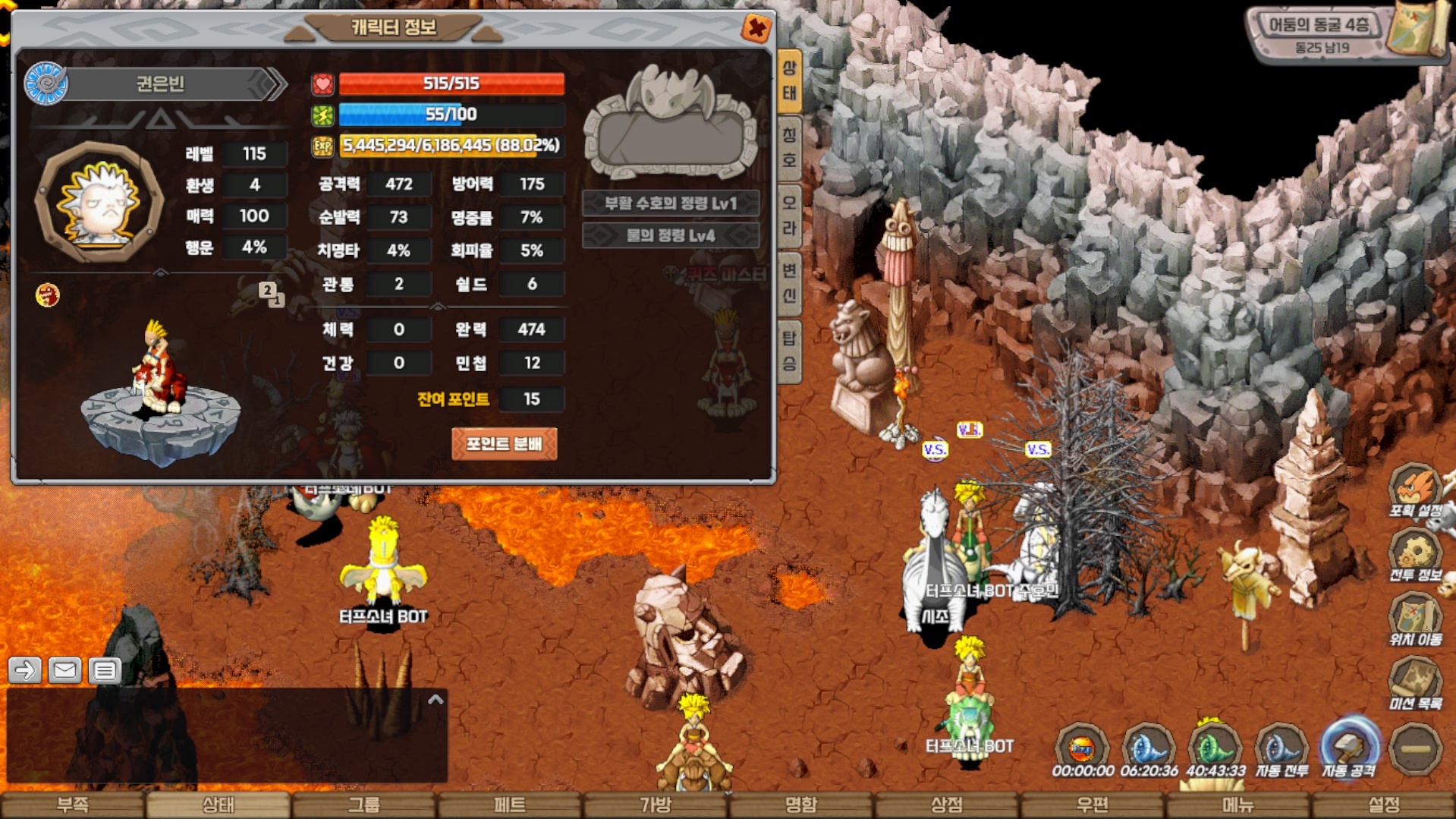Toggle 자동 공격 auto attack
This screenshot has width=1456, height=819.
[x=1349, y=748]
